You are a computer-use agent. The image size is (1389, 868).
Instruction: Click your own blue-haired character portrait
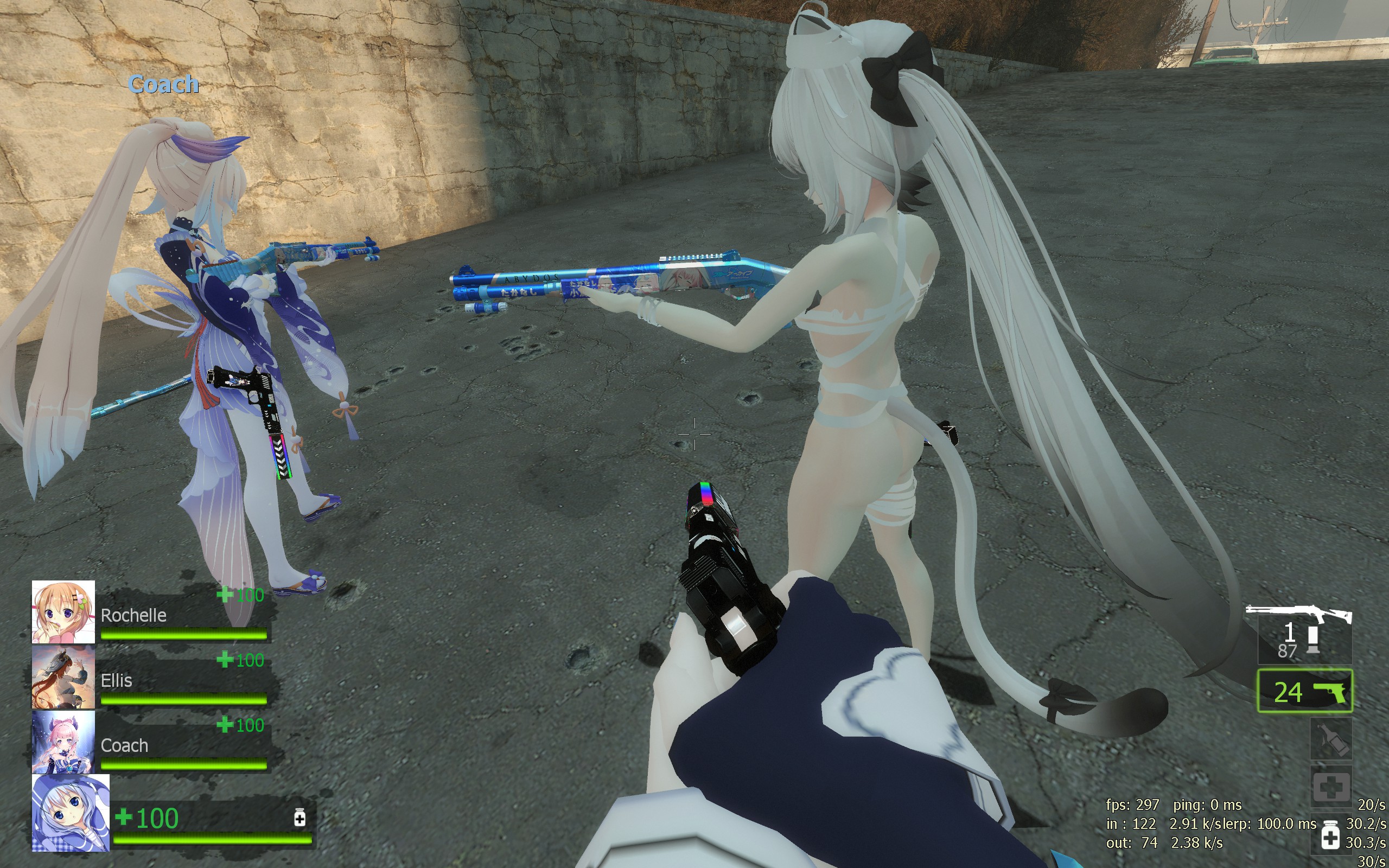(71, 812)
